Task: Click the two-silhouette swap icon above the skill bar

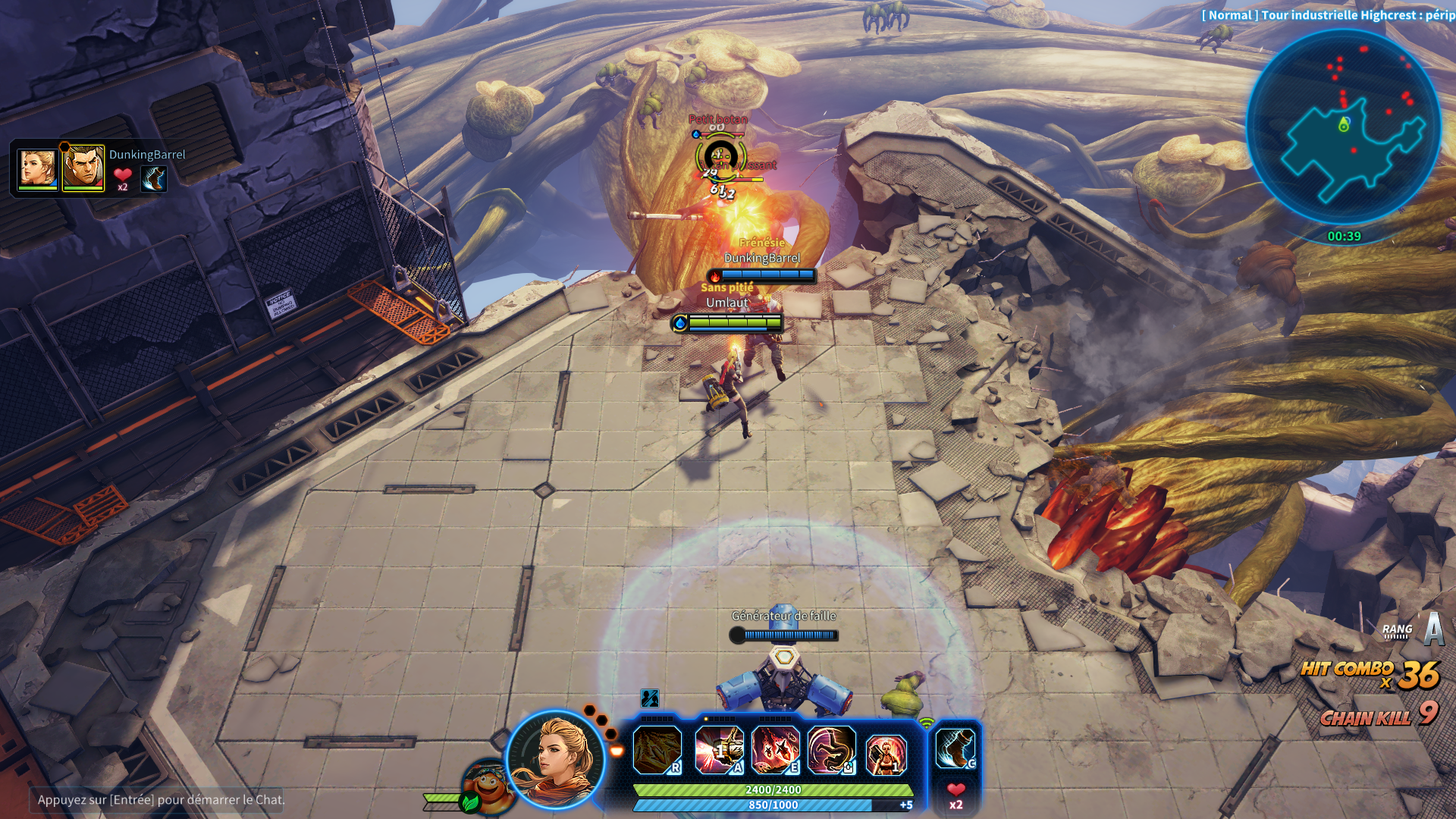Action: (x=650, y=698)
